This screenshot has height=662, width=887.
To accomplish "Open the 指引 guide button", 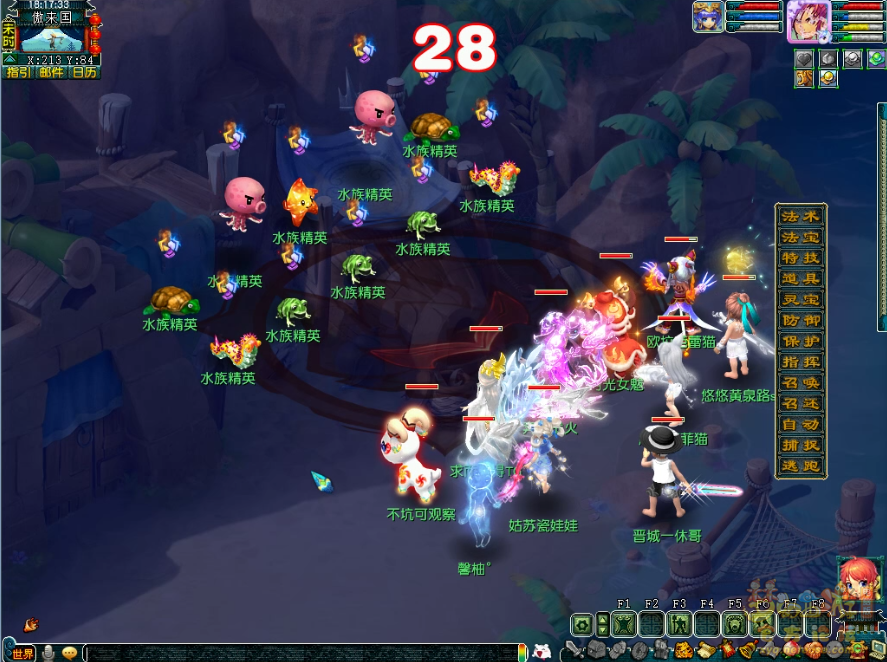I will [18, 72].
